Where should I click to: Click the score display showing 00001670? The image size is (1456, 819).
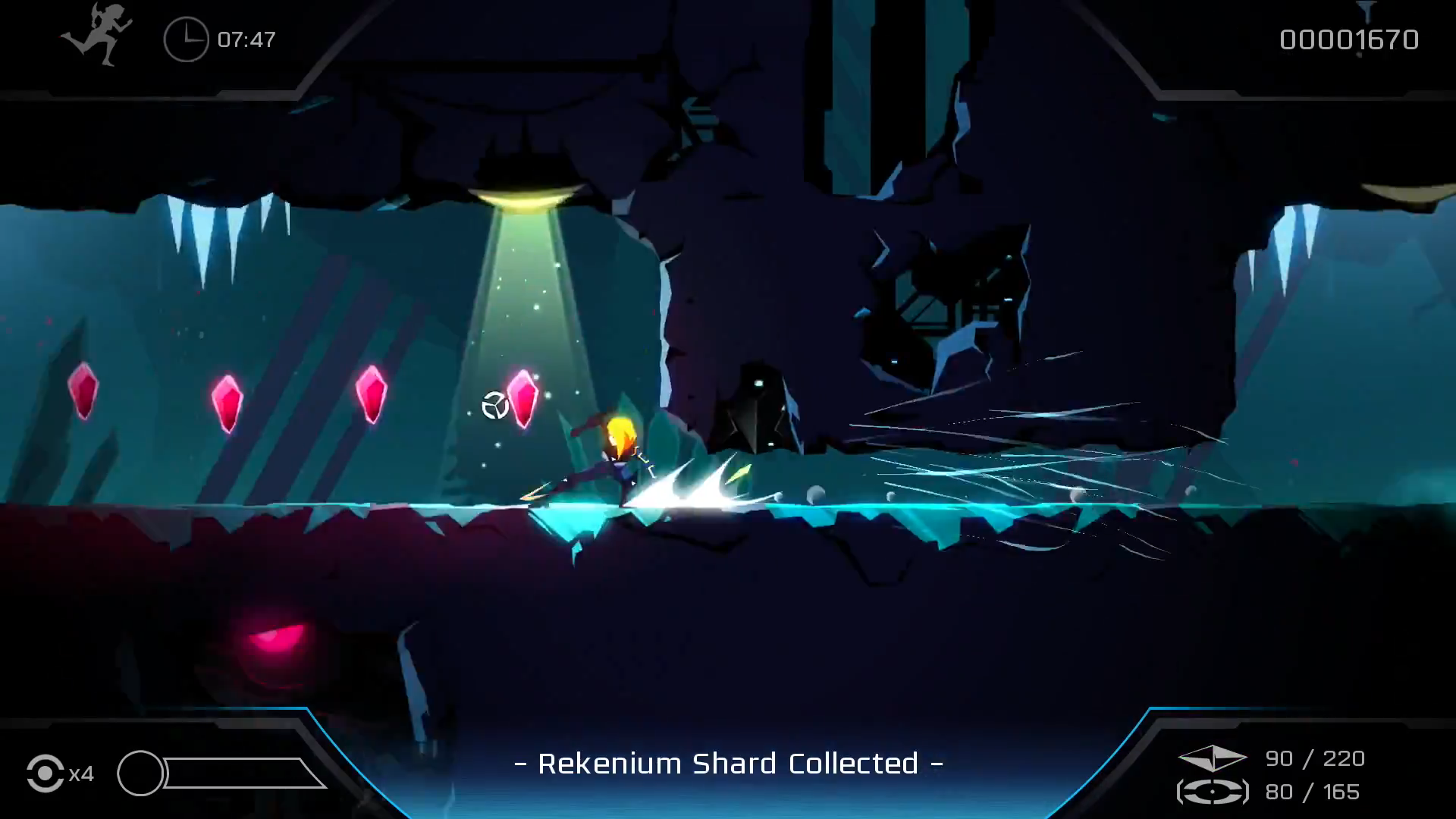pos(1348,39)
